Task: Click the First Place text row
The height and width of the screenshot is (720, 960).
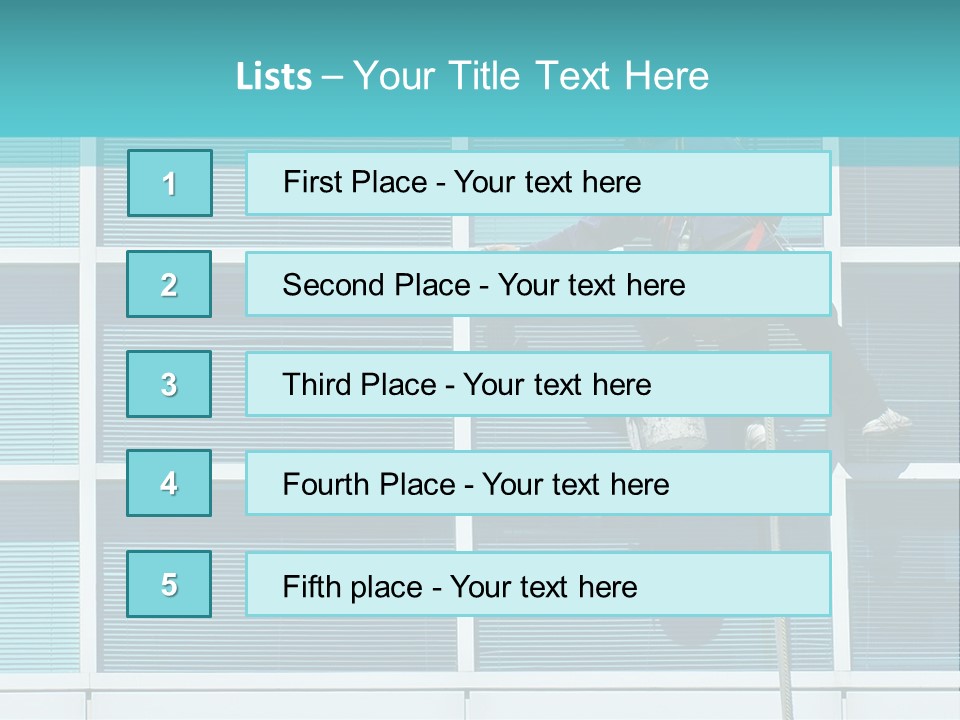Action: (x=538, y=183)
